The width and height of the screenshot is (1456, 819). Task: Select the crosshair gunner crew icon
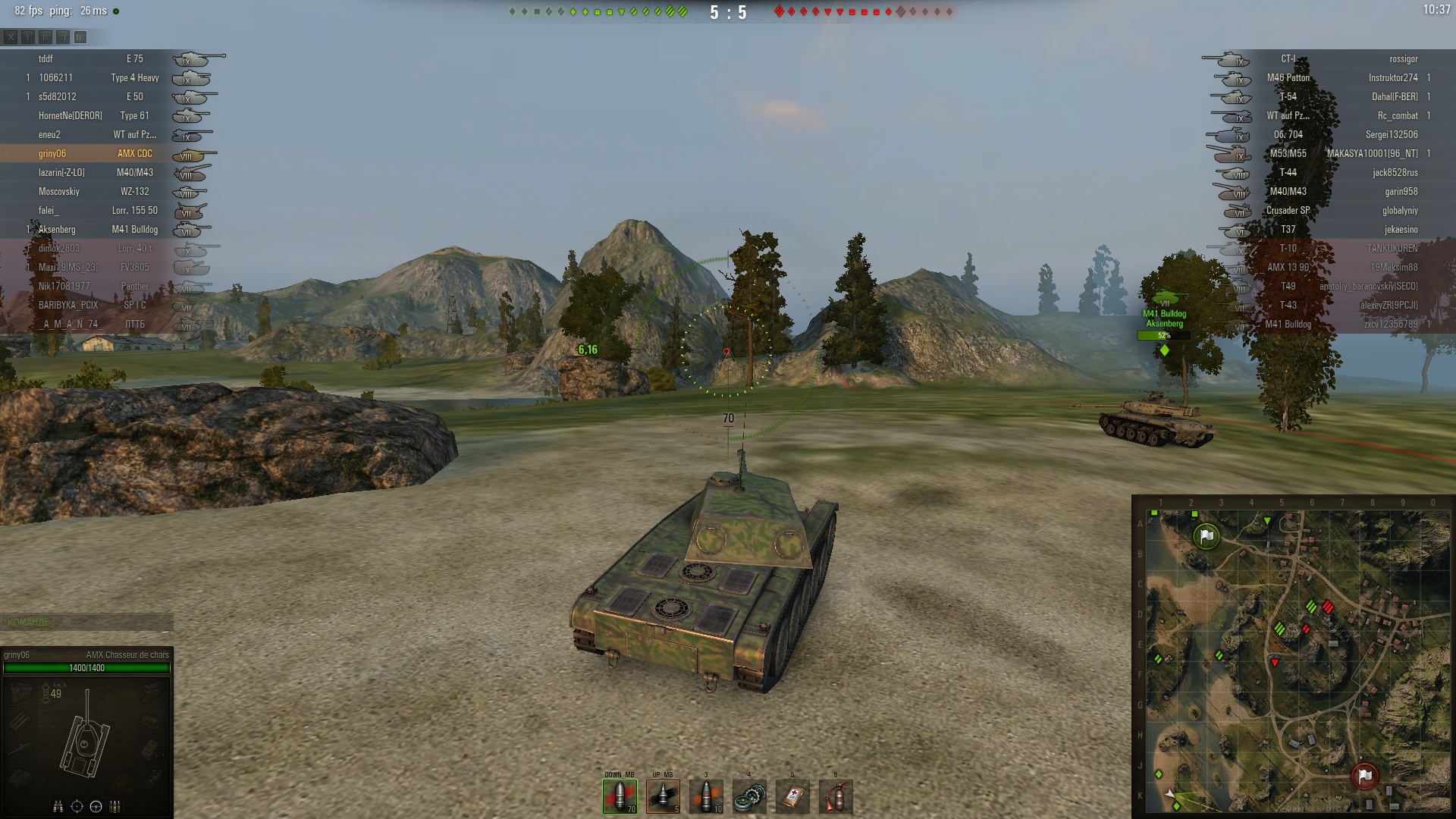pyautogui.click(x=77, y=806)
